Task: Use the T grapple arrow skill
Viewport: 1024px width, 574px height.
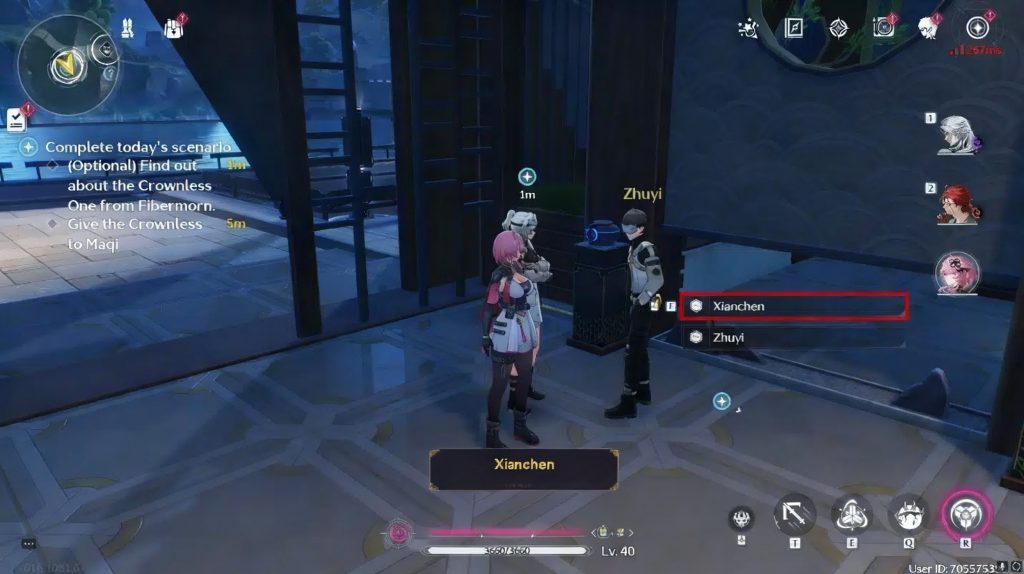Action: [x=794, y=515]
